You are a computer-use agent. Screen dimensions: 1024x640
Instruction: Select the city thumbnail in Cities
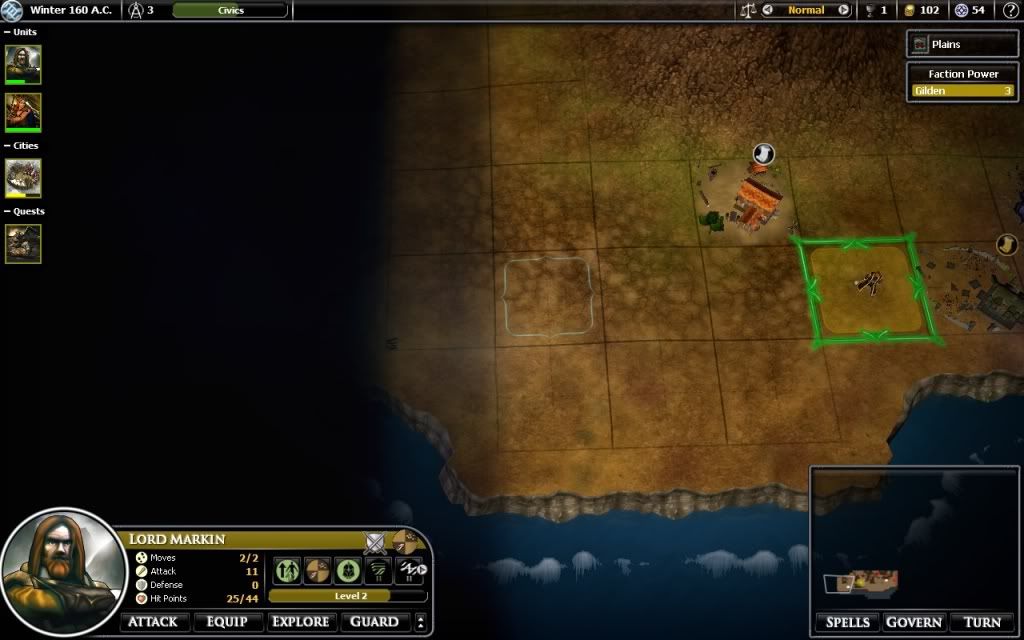[23, 178]
